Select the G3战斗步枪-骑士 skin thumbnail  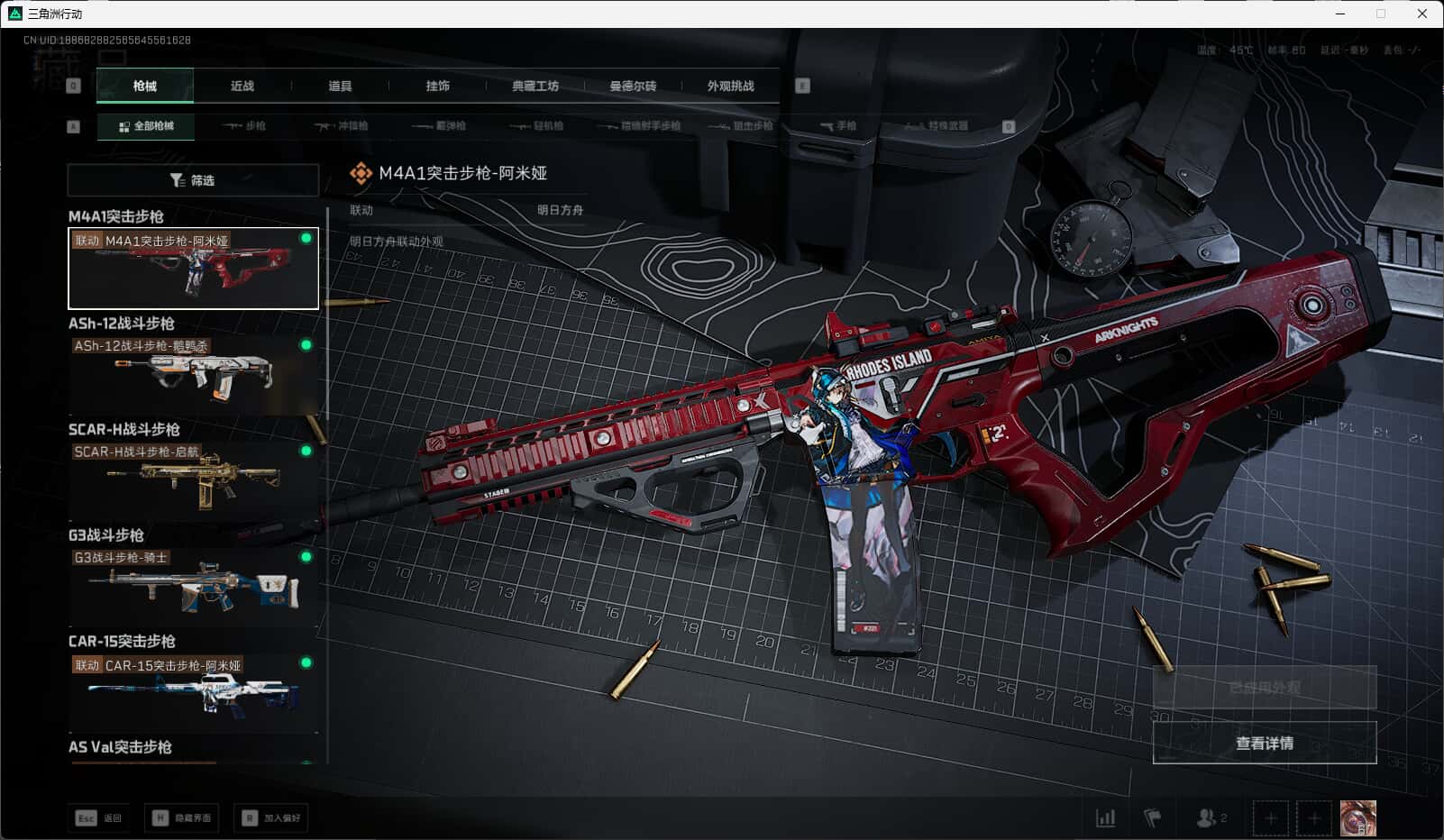(193, 586)
